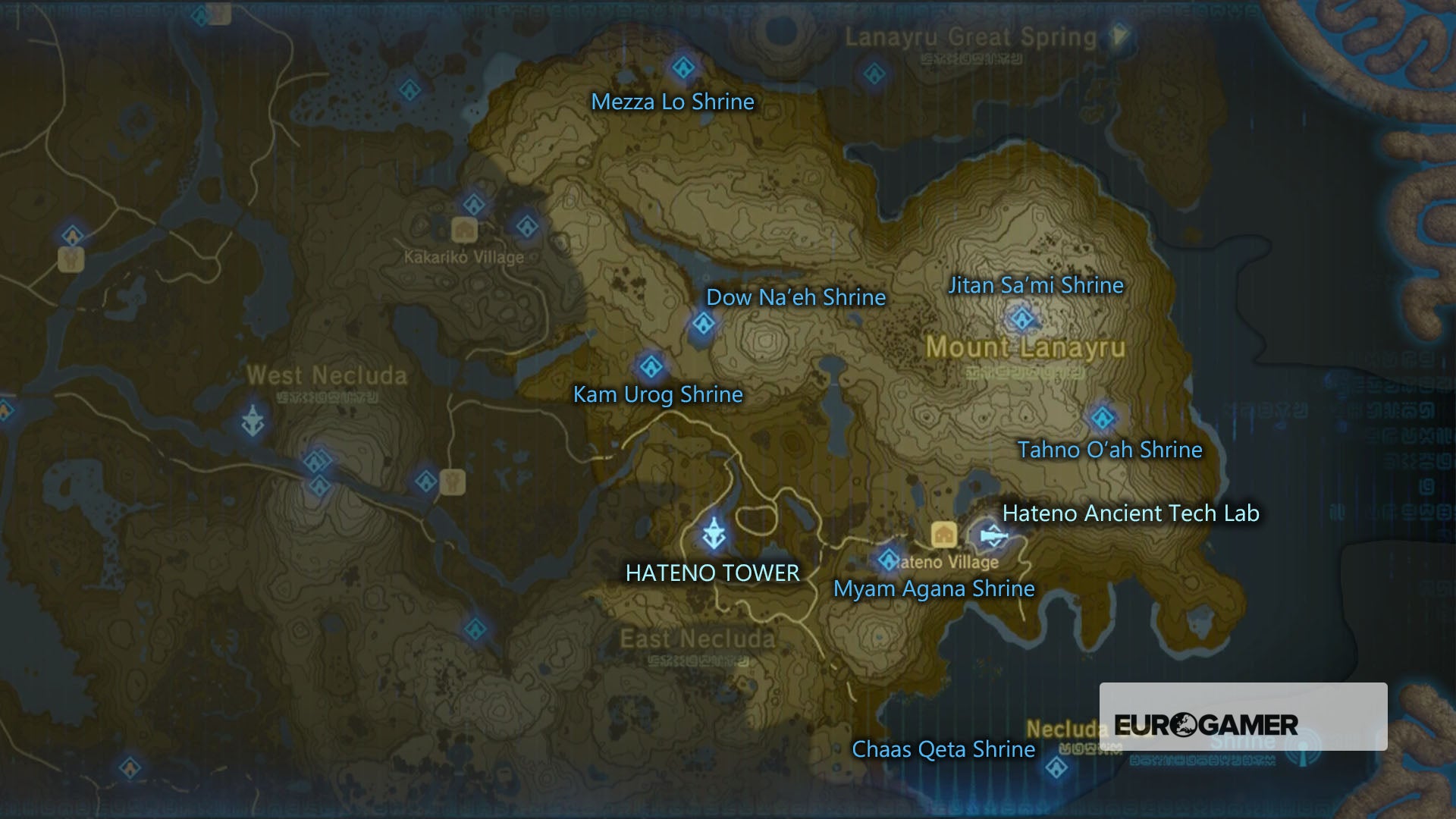Select the Kakariko Village house icon

pyautogui.click(x=465, y=229)
